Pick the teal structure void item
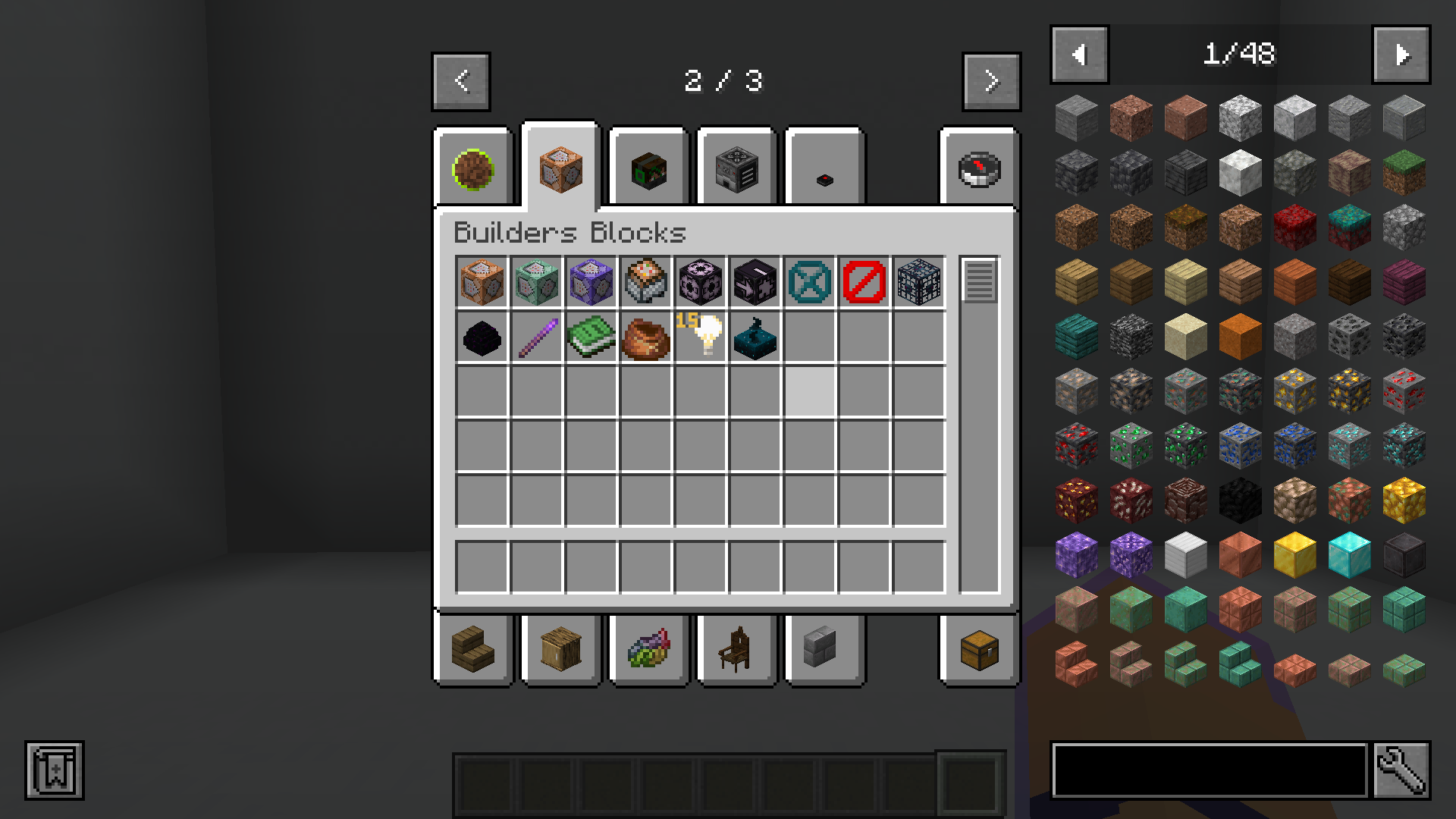 (x=809, y=282)
